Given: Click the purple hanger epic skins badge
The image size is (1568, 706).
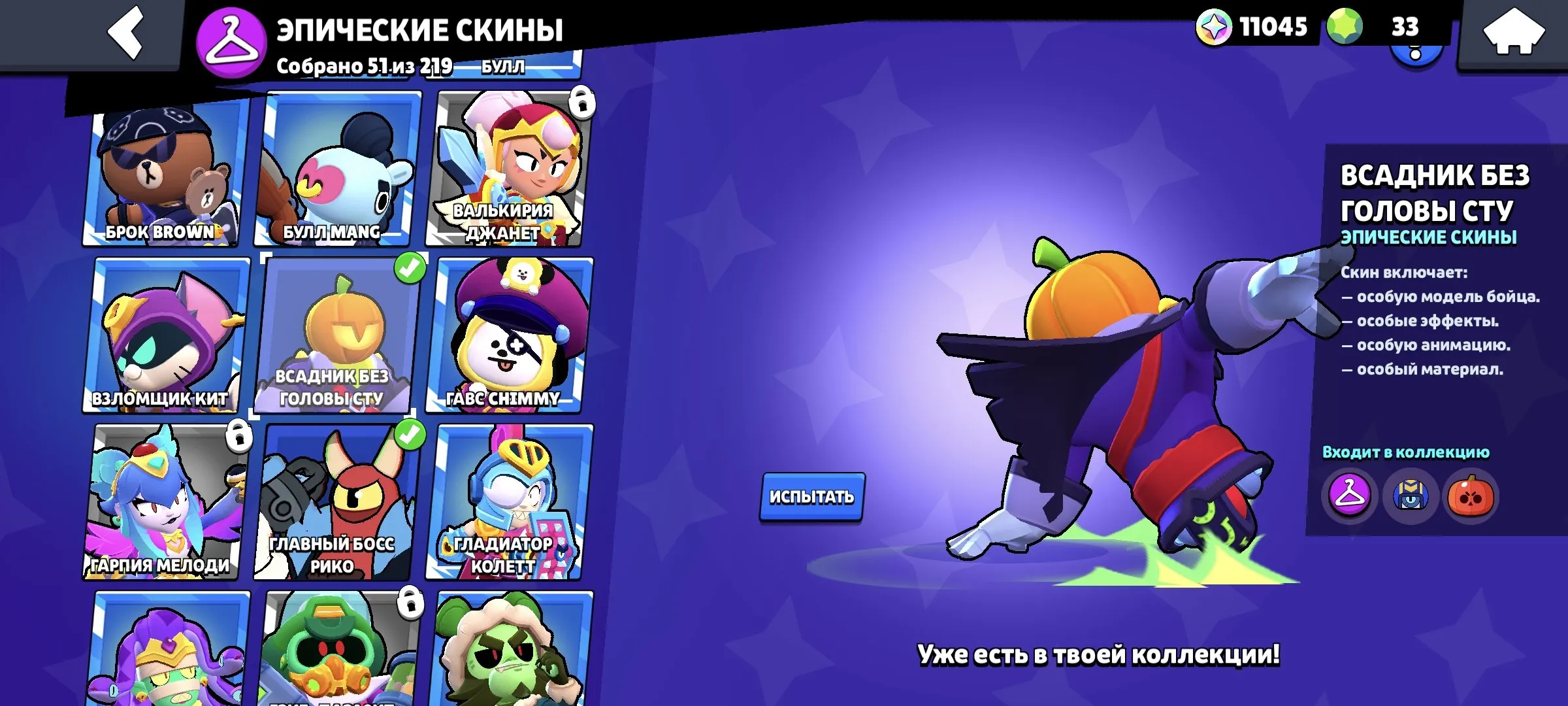Looking at the screenshot, I should 232,39.
